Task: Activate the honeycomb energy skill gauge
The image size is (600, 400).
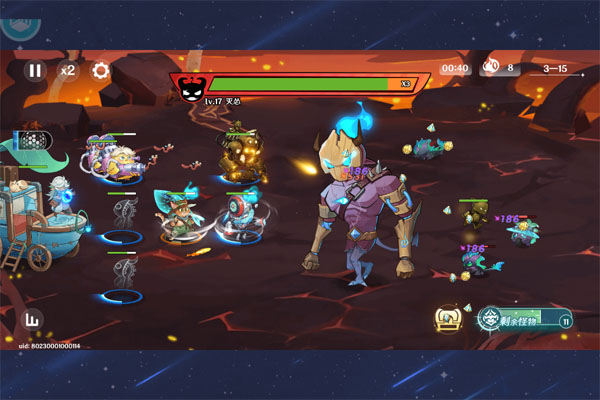Action: point(34,141)
